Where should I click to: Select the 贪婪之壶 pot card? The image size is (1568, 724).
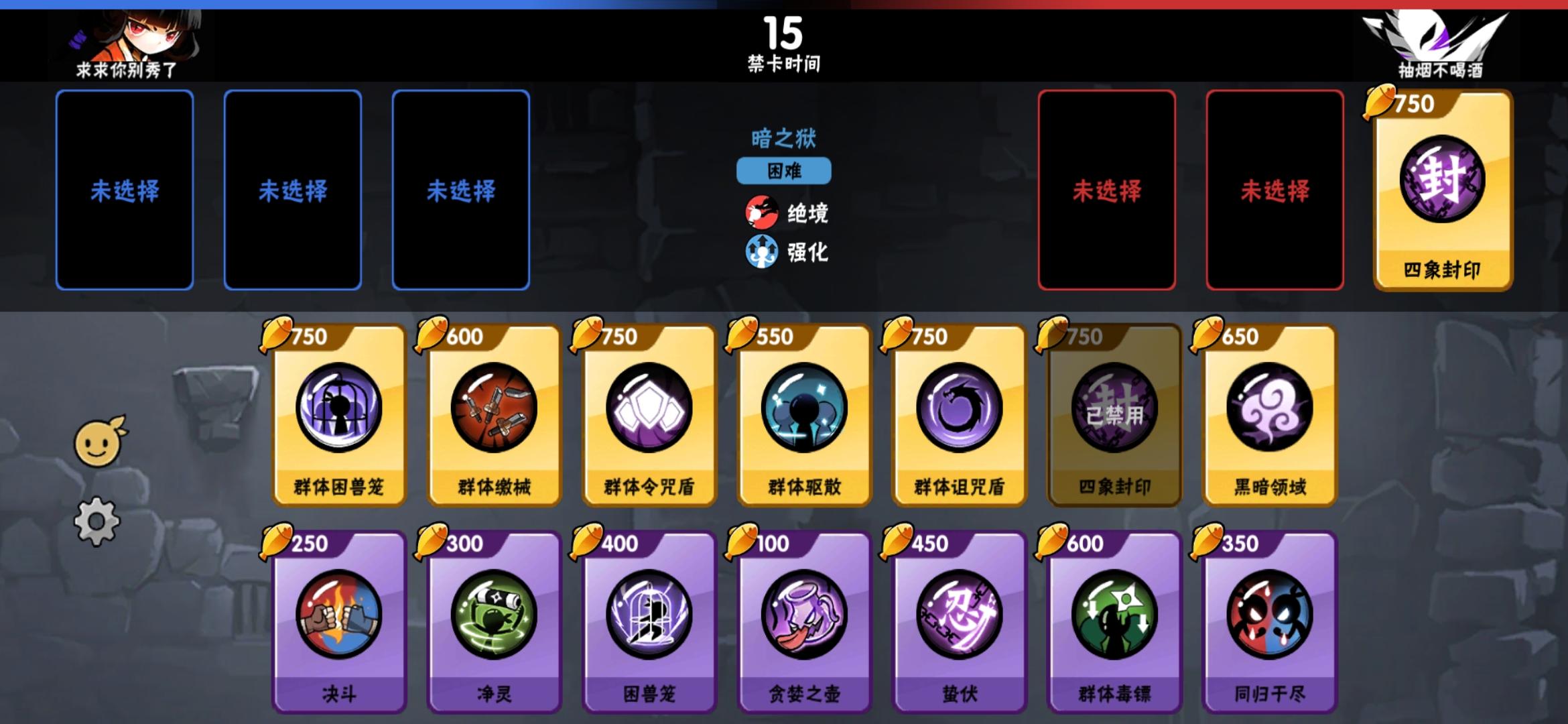click(803, 620)
